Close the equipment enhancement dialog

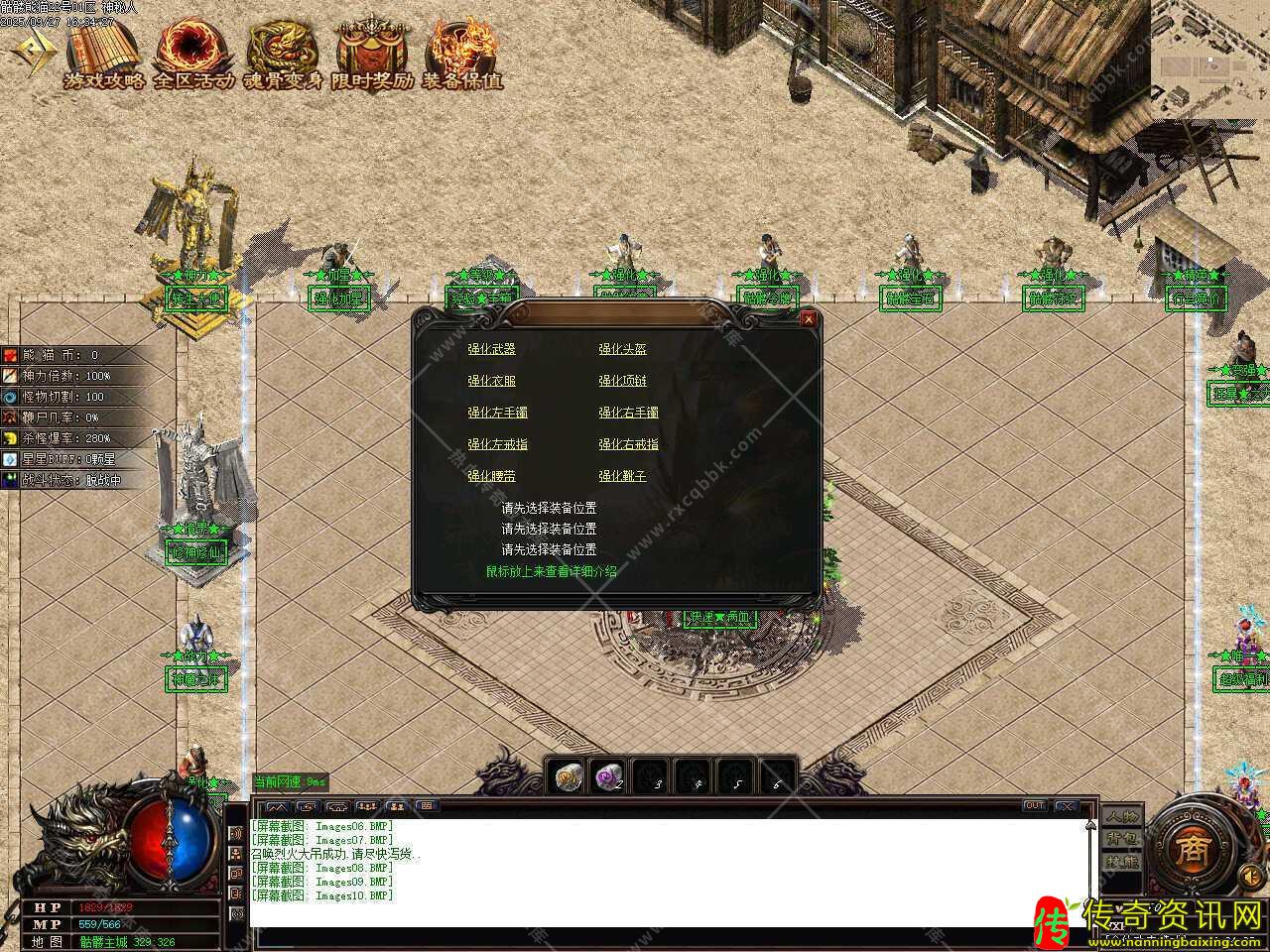pos(809,319)
